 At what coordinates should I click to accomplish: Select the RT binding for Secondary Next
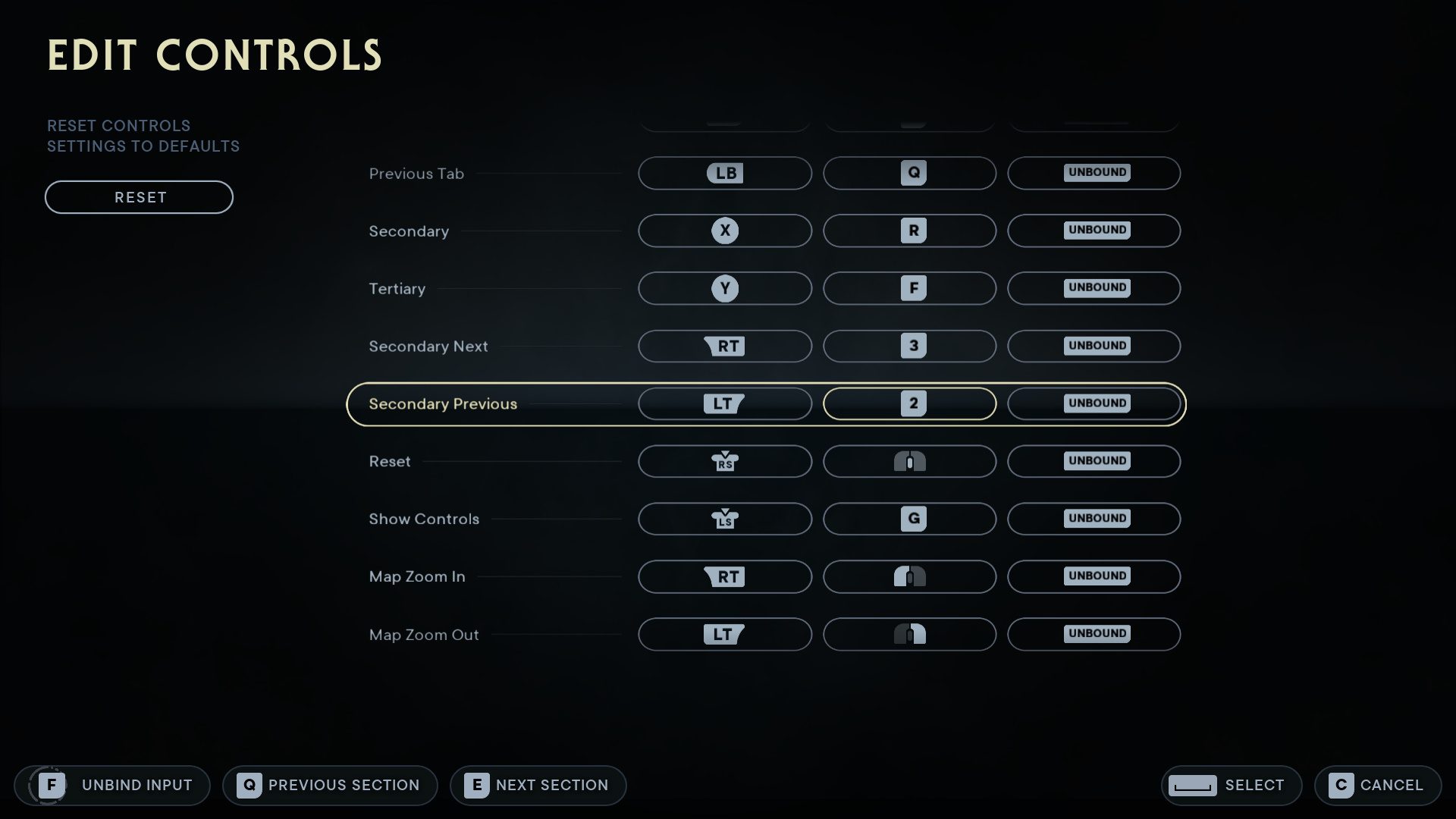(x=724, y=346)
